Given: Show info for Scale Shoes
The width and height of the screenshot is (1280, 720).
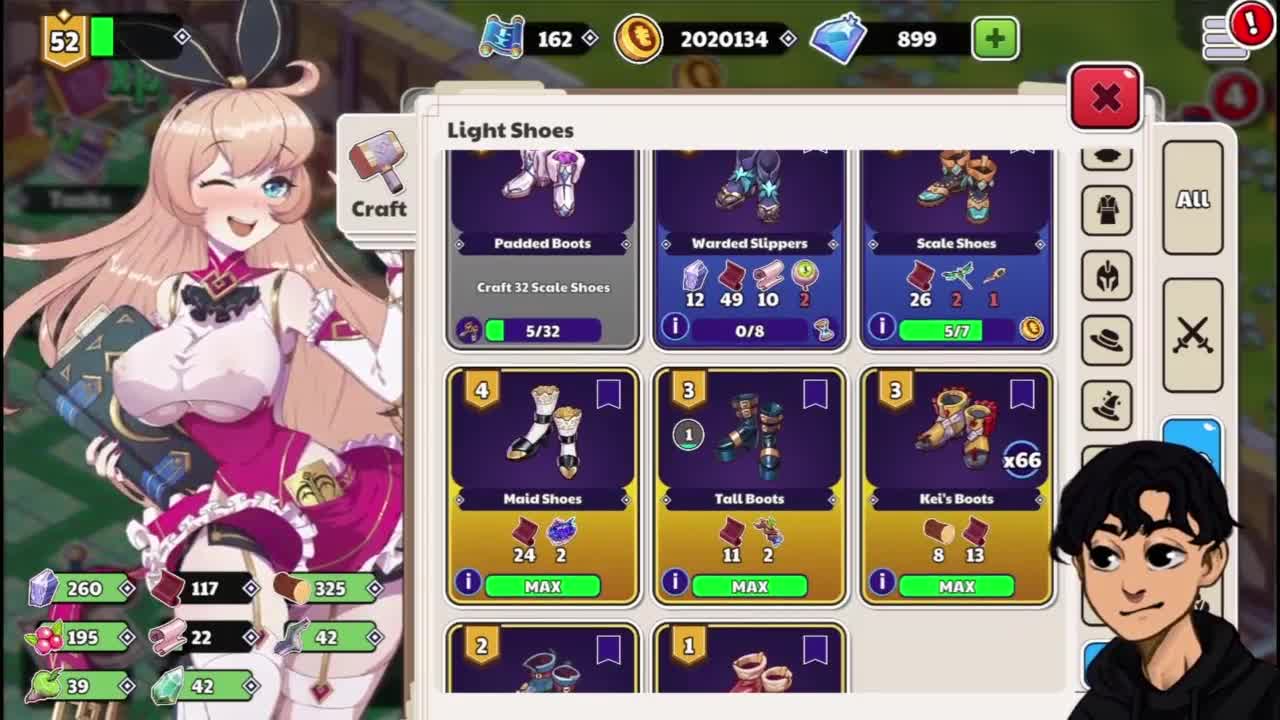Looking at the screenshot, I should pos(881,327).
